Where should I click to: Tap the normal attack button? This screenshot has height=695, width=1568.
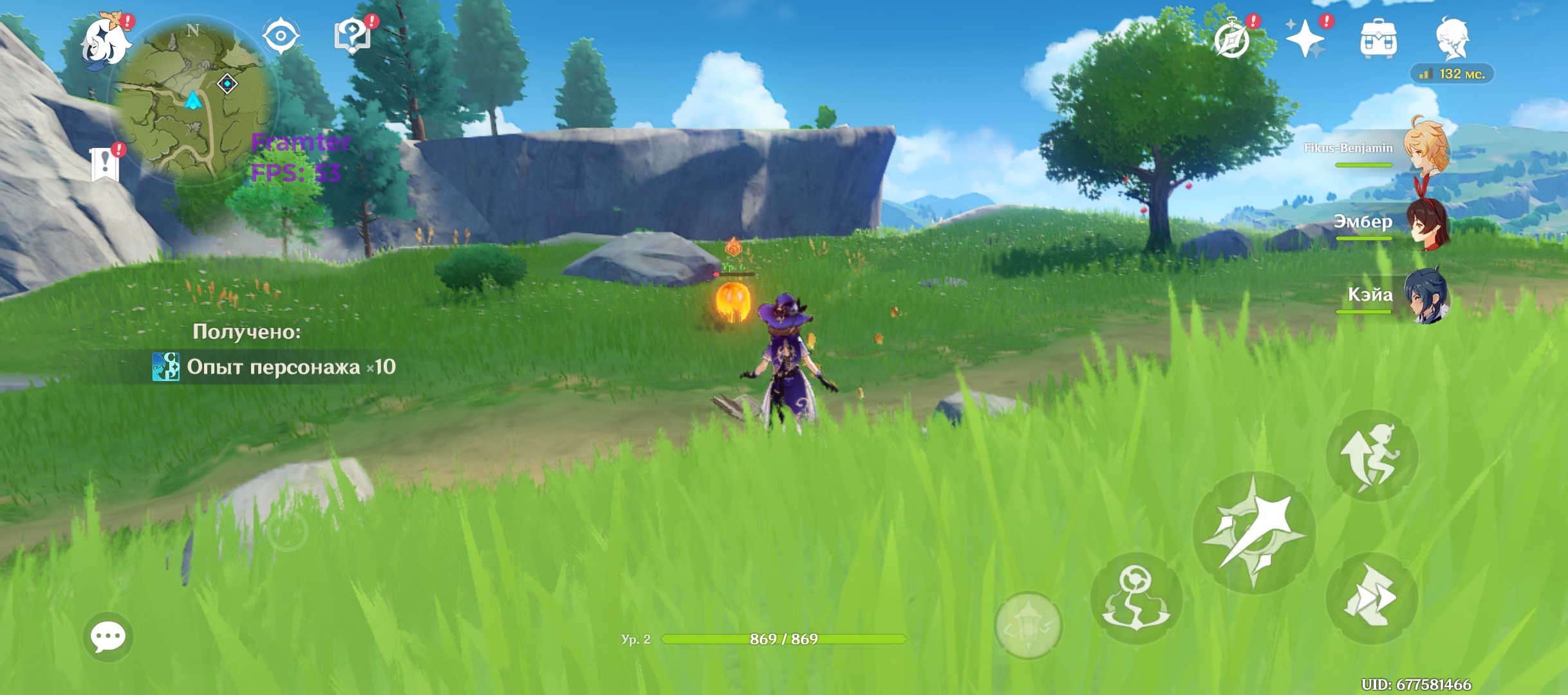[1254, 533]
